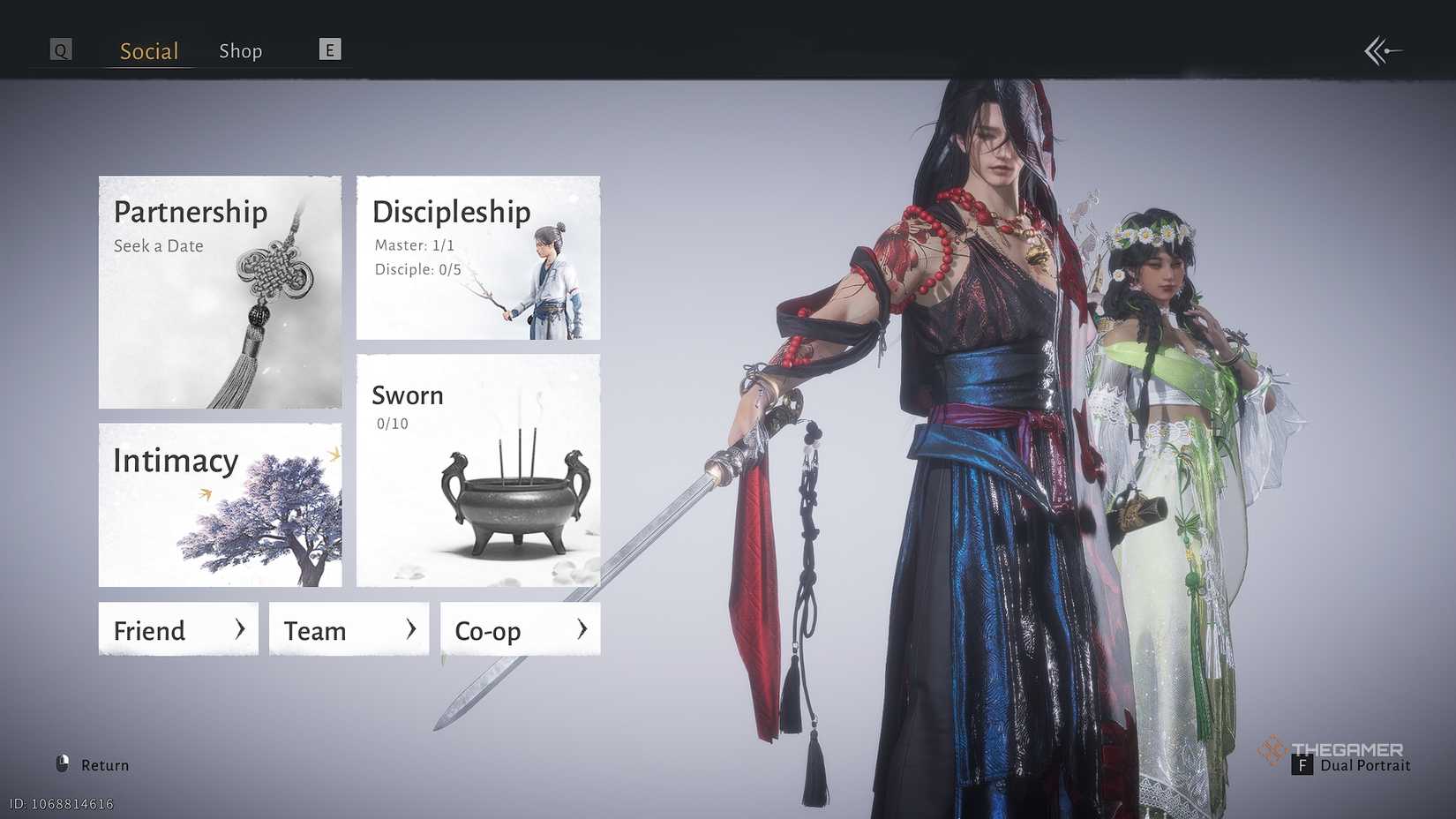Switch to the Shop tab

point(240,50)
